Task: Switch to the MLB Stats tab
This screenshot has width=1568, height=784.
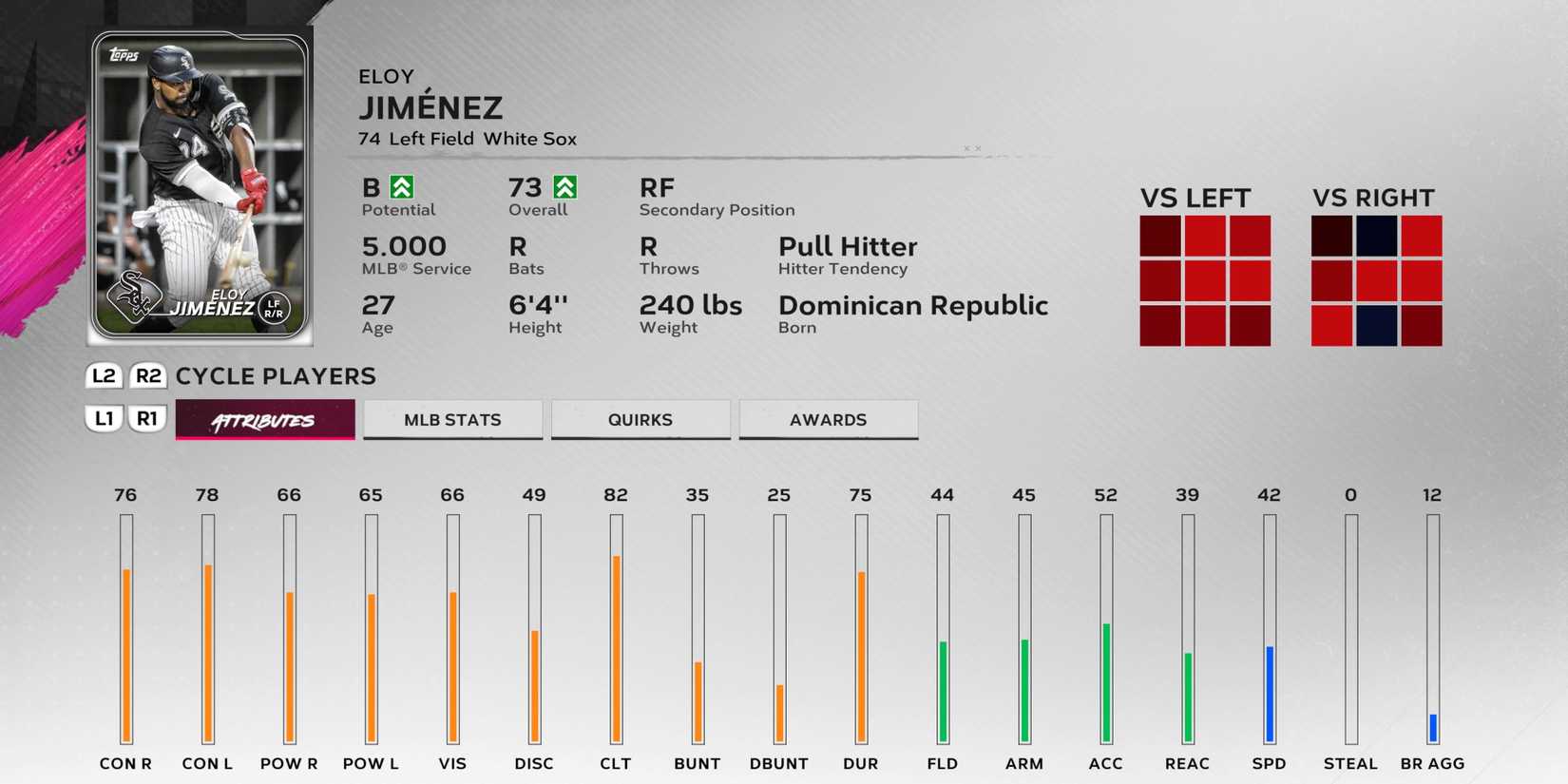Action: (x=452, y=419)
